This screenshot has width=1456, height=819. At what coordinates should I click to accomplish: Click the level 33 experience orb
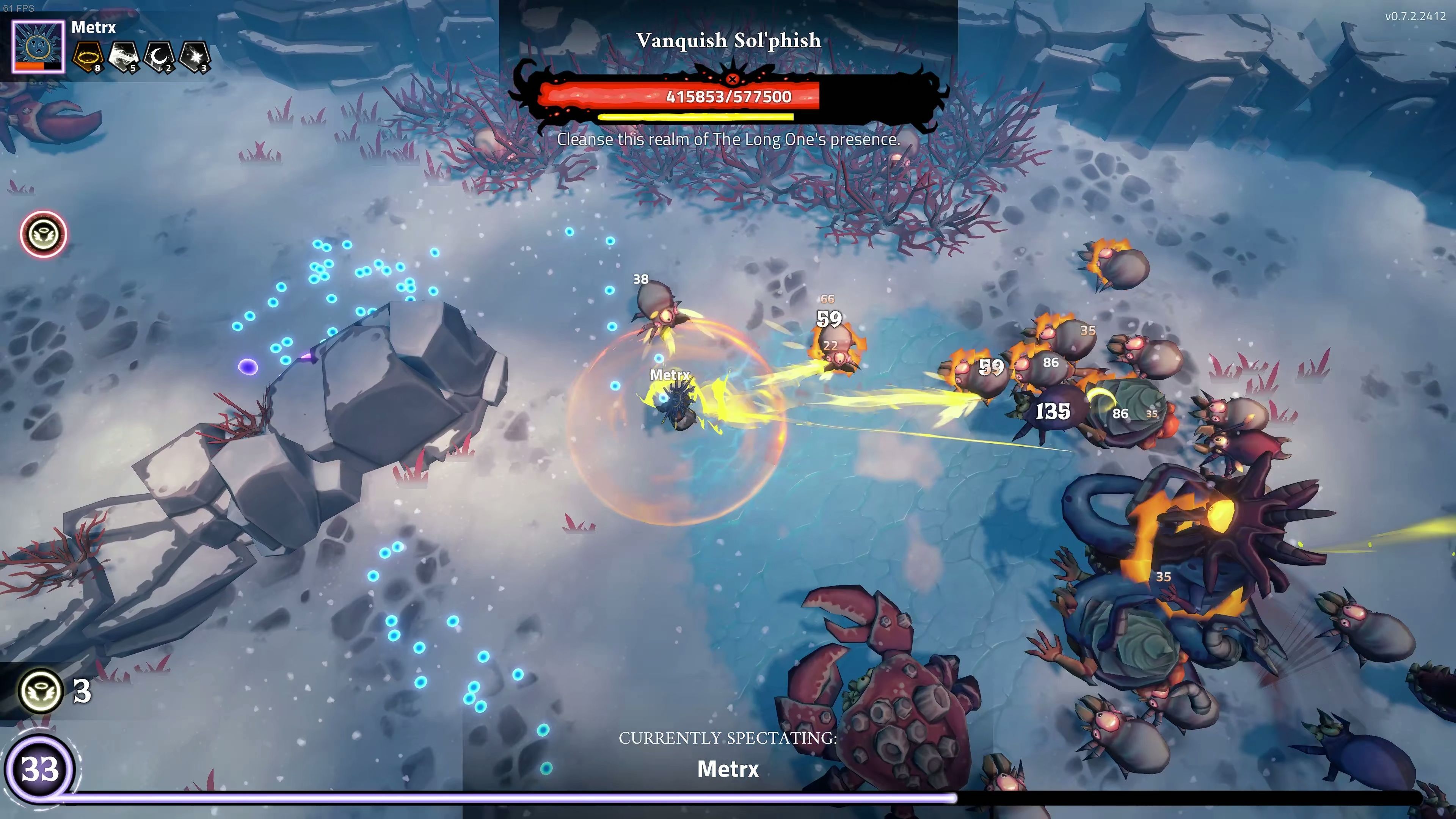[39, 769]
